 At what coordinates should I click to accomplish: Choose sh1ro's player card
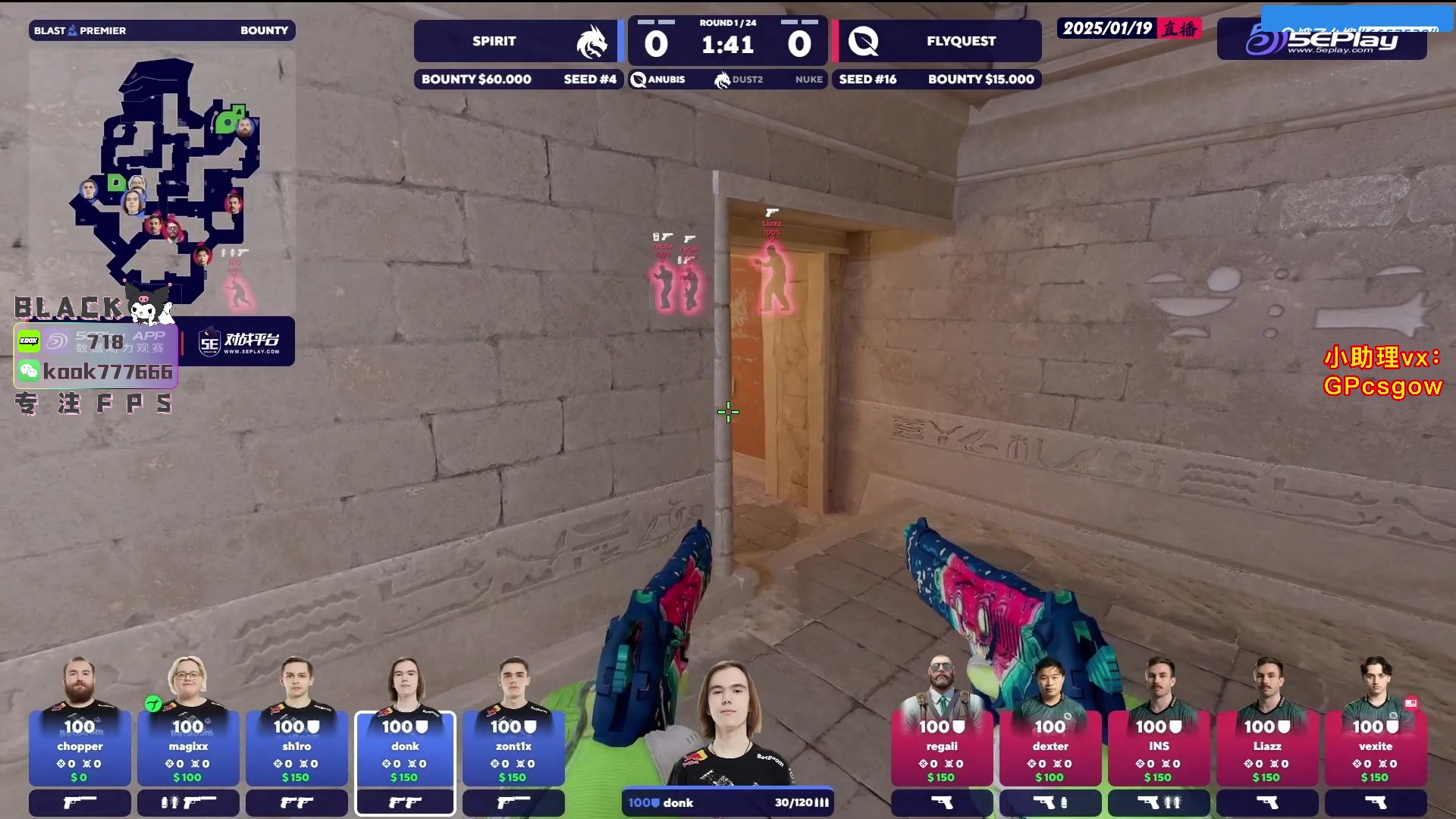pyautogui.click(x=297, y=748)
